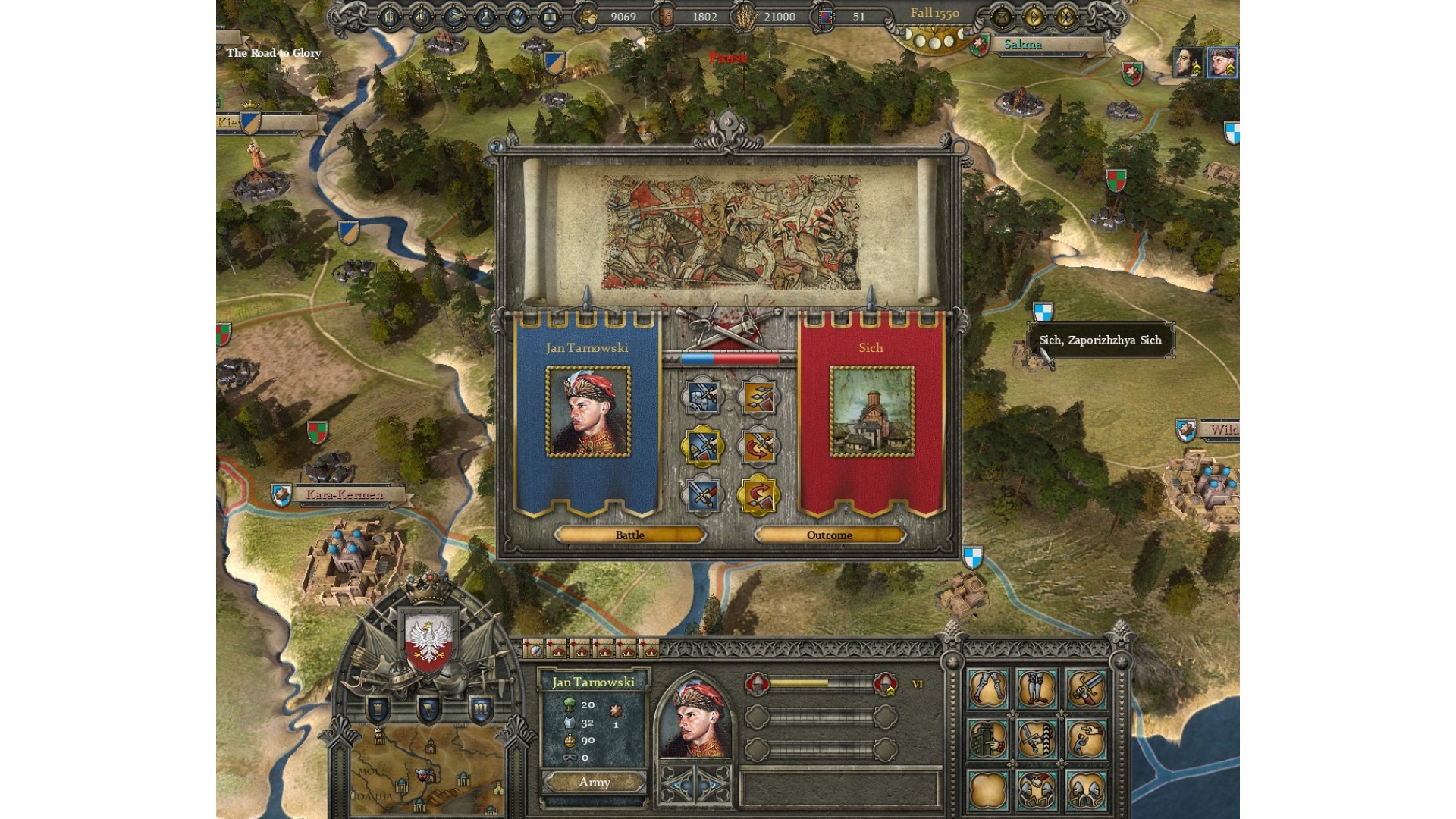Select the shield-and-sword attack stance icon

pyautogui.click(x=702, y=397)
